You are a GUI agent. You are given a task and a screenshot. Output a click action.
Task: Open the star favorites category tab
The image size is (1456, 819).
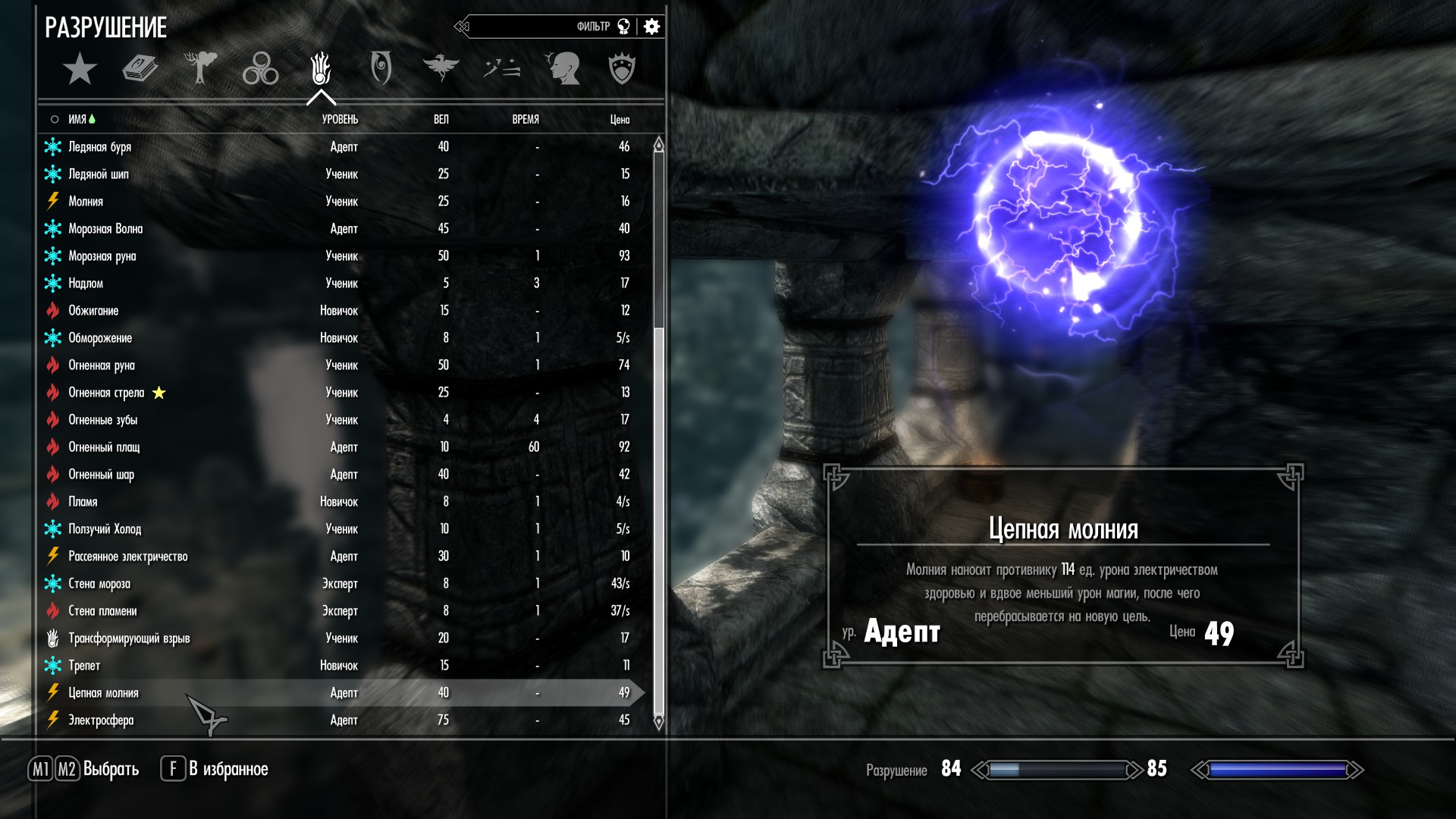tap(80, 69)
